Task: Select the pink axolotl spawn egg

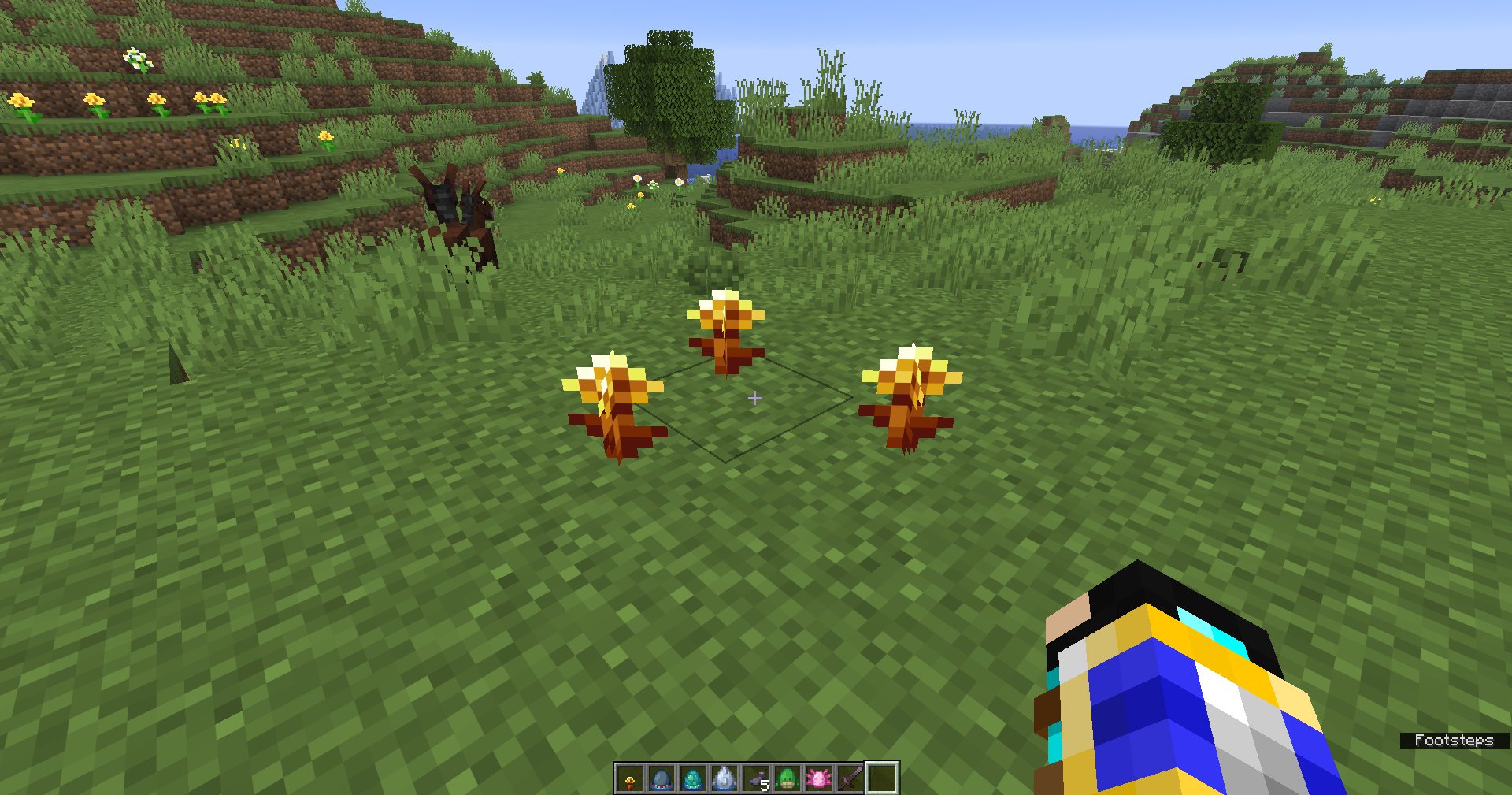Action: 819,778
